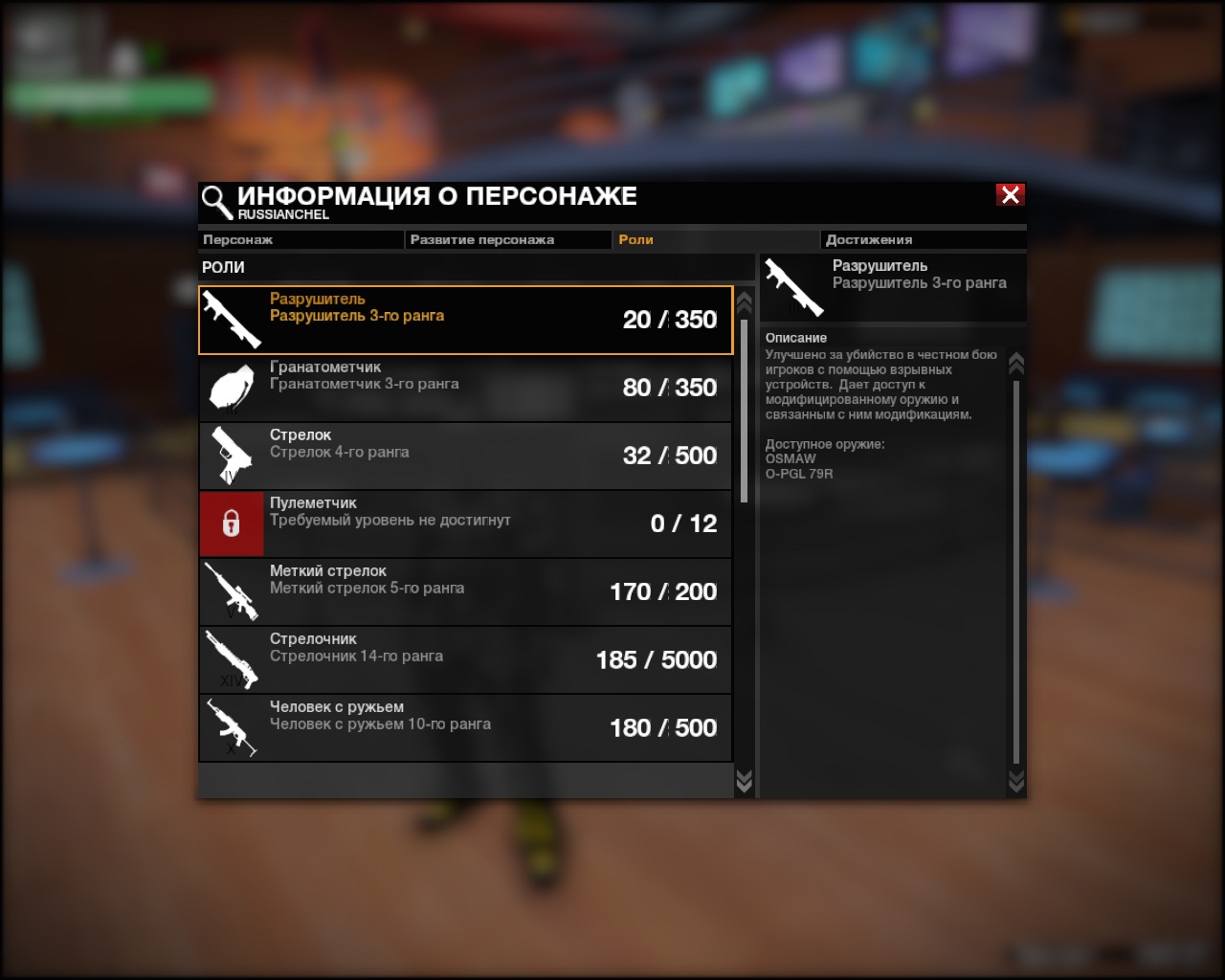
Task: Select the Разрушитель role row
Action: 465,320
